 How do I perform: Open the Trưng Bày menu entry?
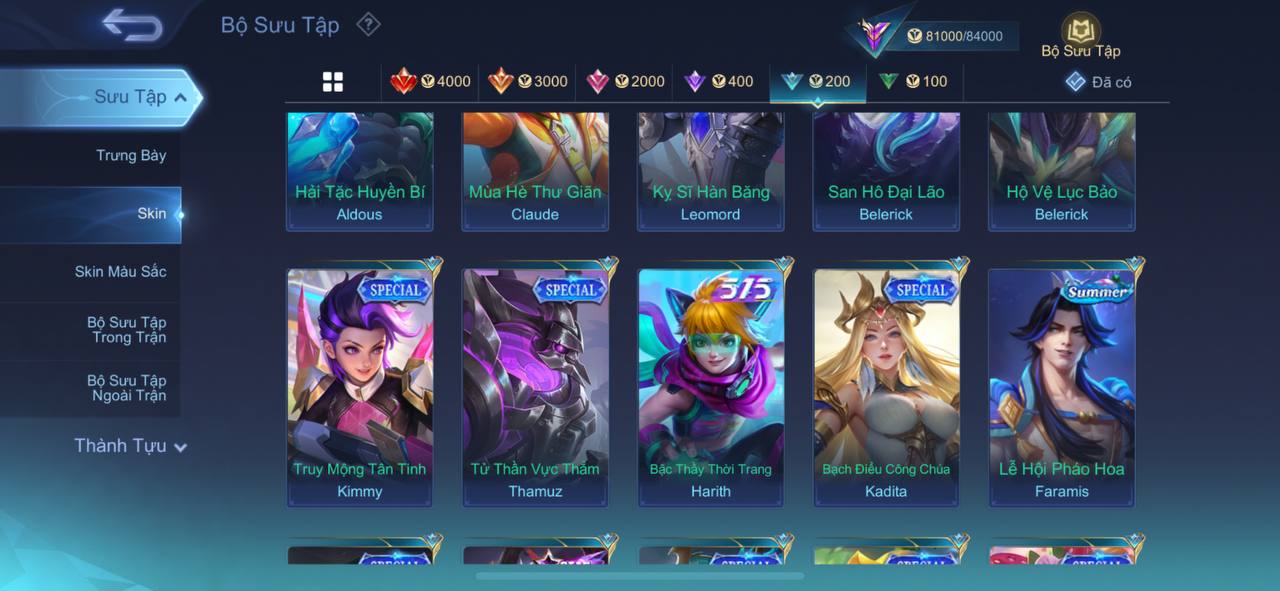pos(131,156)
